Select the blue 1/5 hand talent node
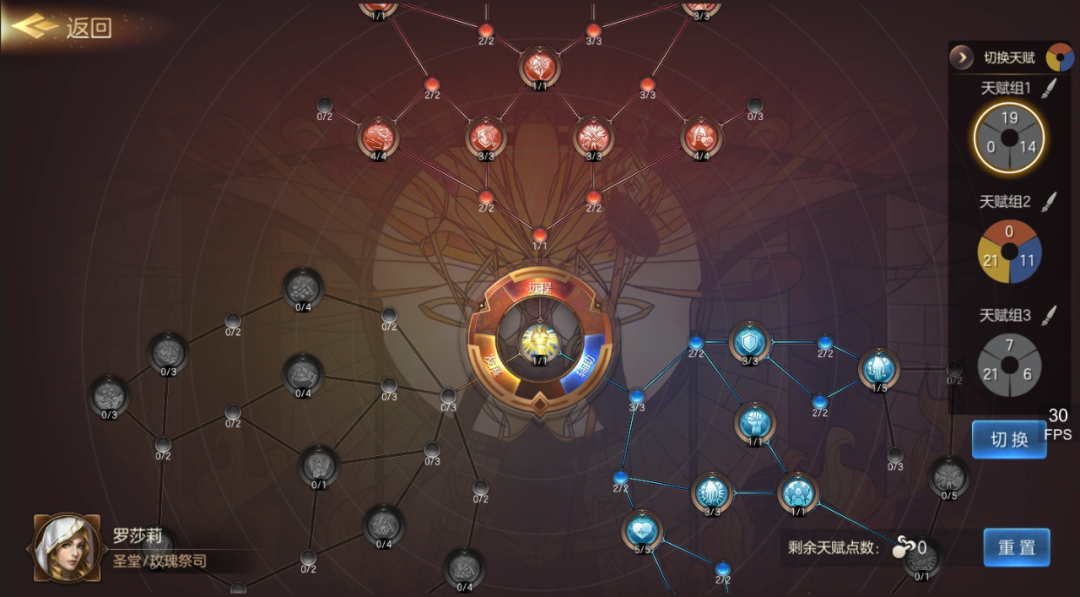Viewport: 1080px width, 597px height. [x=879, y=368]
